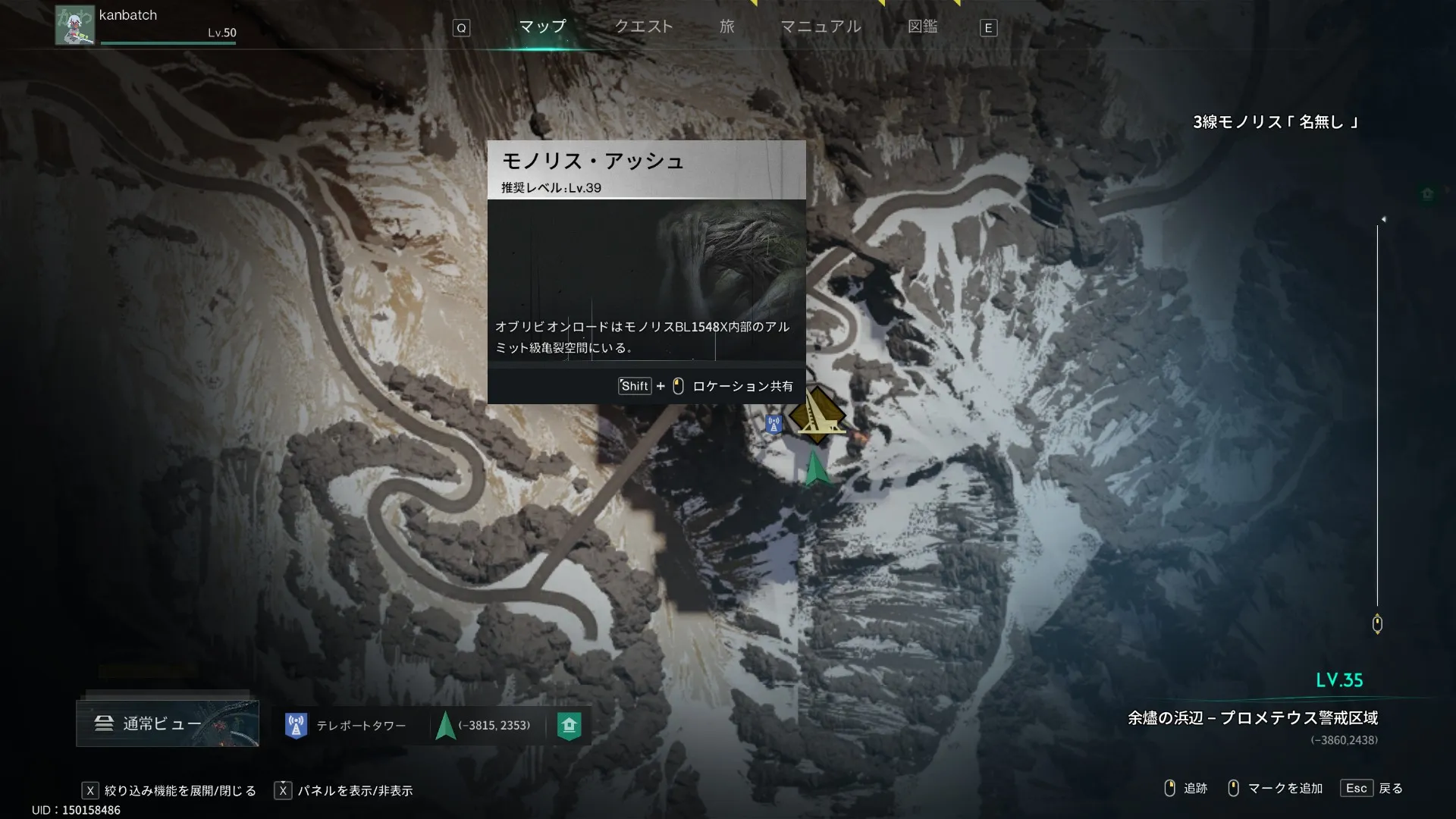This screenshot has width=1456, height=819.
Task: Click the テレポートタワー filter entry
Action: (345, 726)
